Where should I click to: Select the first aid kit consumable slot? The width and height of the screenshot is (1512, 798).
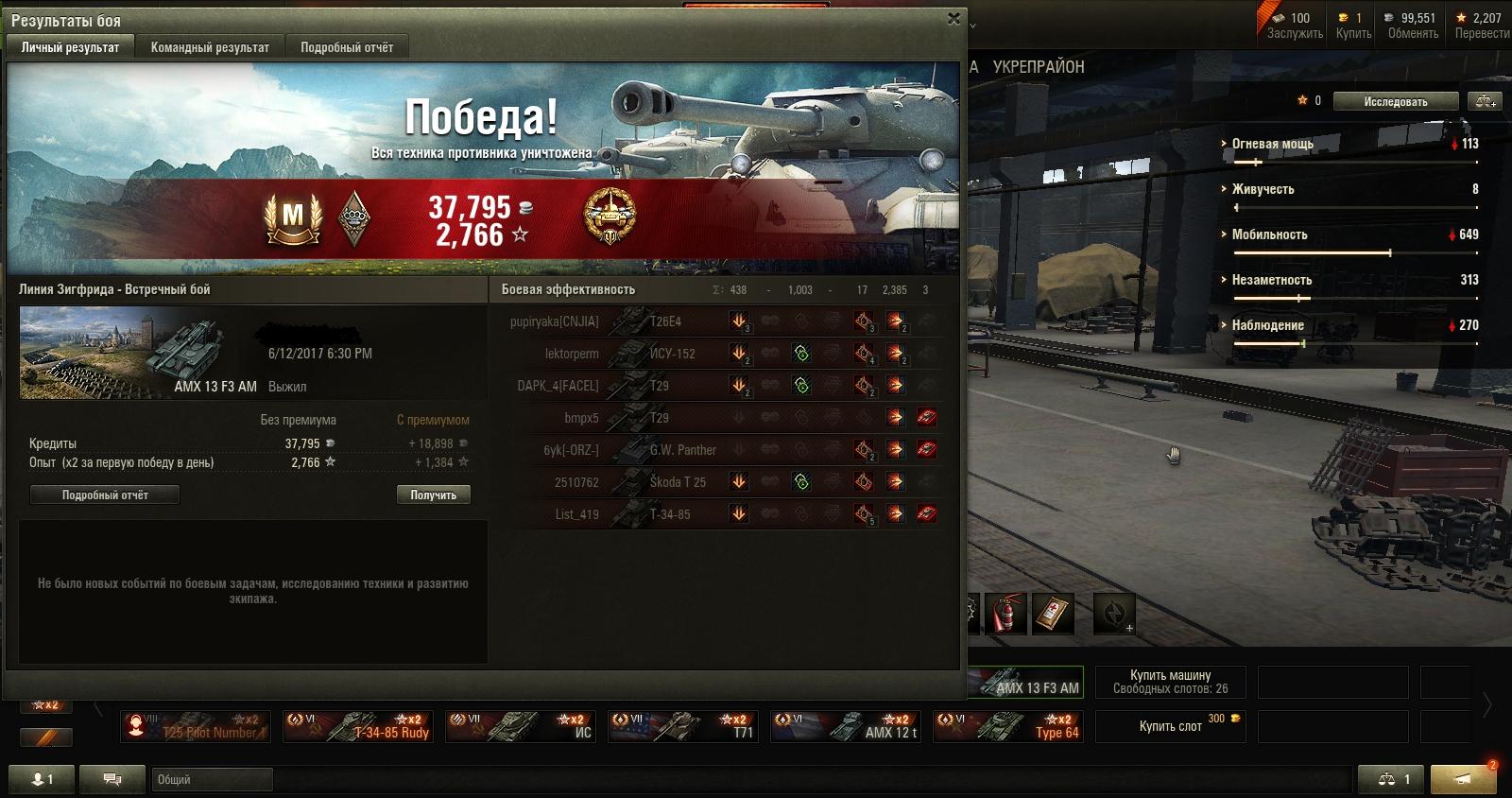point(1051,613)
